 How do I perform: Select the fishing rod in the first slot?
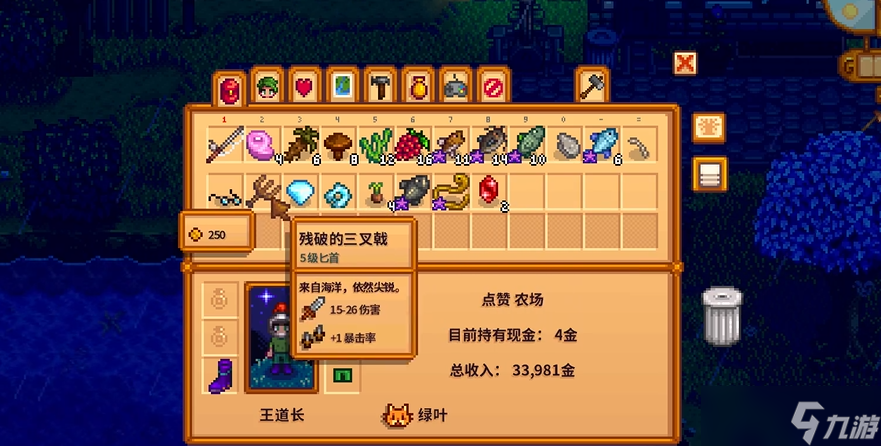(x=225, y=146)
